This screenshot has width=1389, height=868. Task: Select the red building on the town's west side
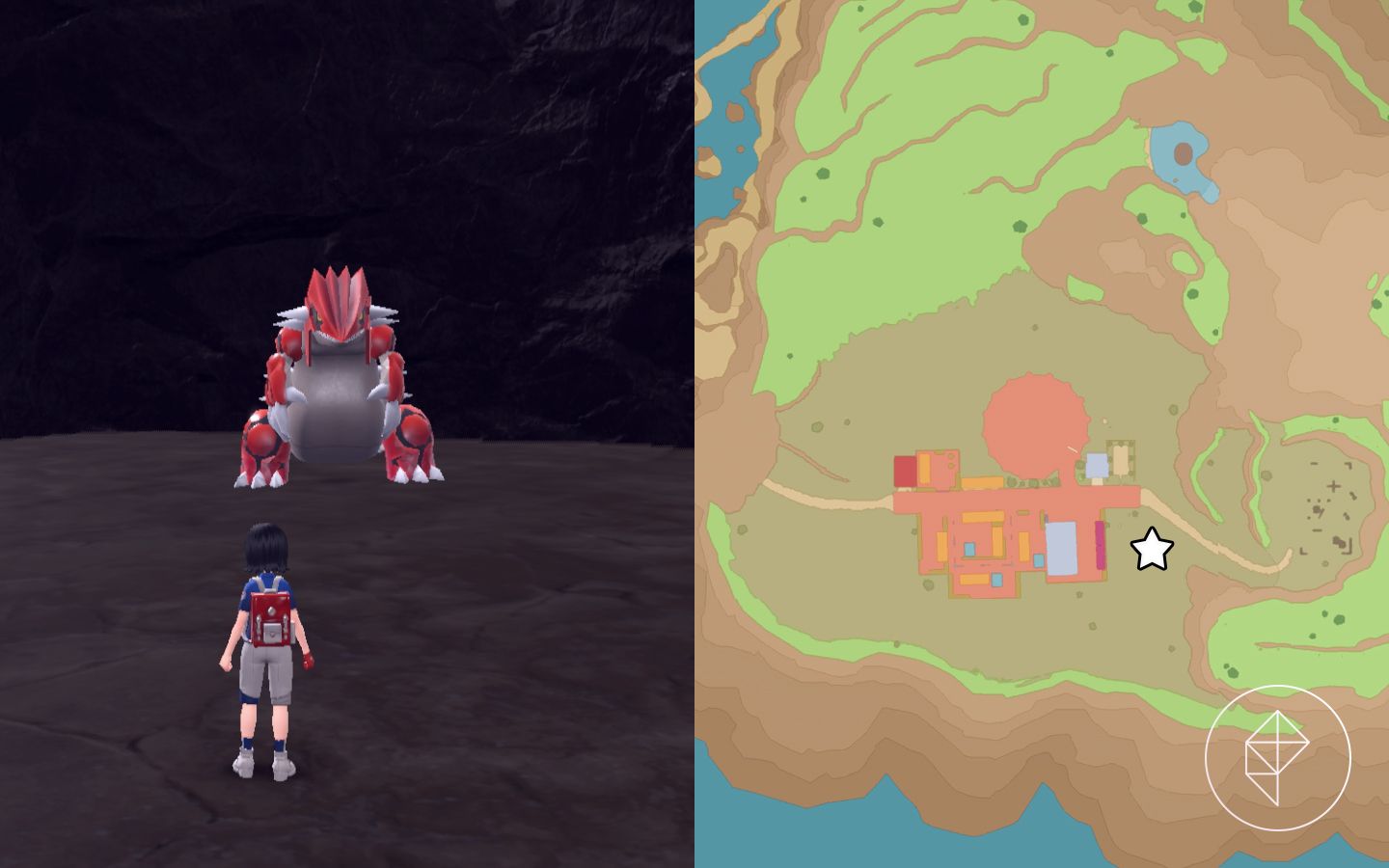(x=906, y=470)
